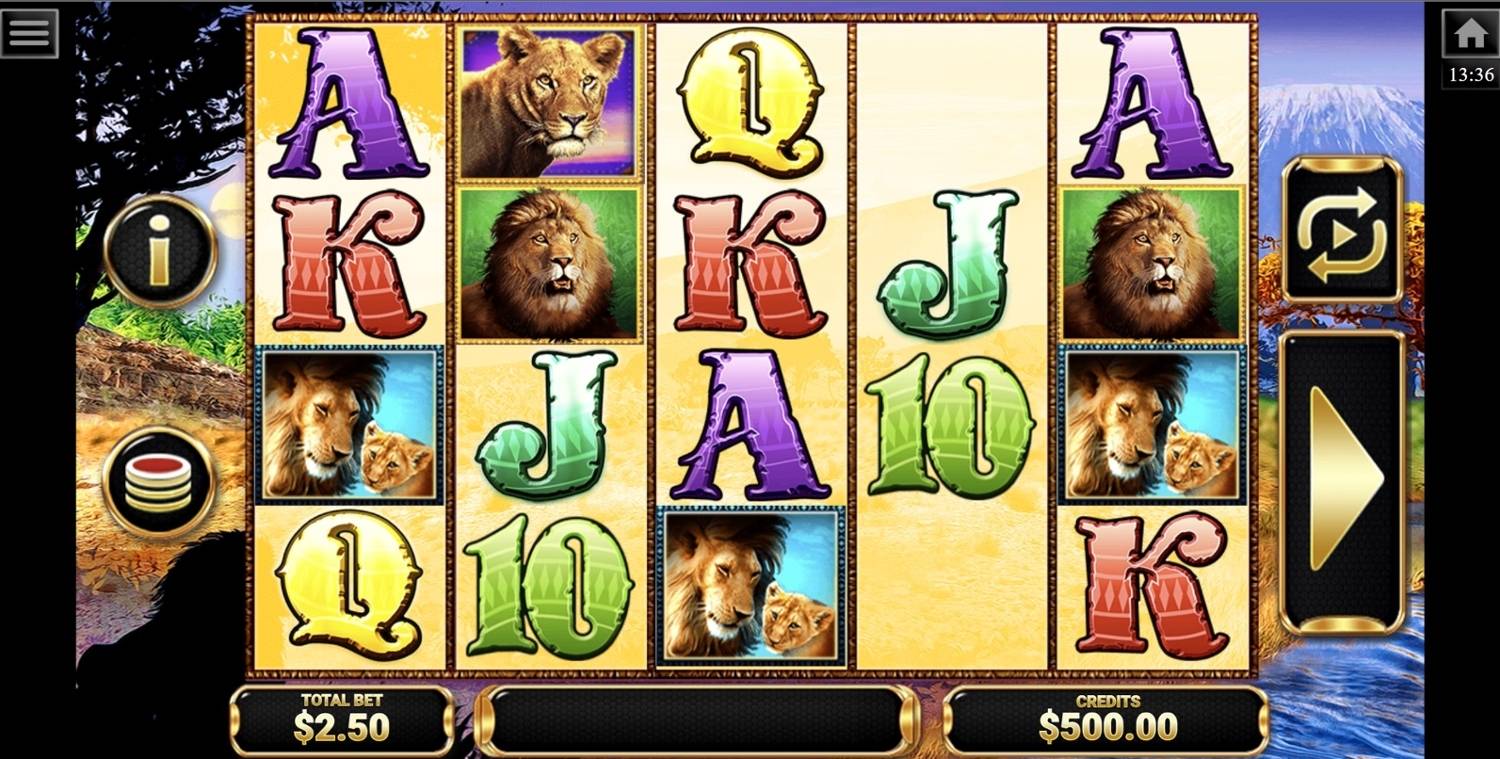Enable autoplay spins
Image resolution: width=1500 pixels, height=759 pixels.
1342,230
